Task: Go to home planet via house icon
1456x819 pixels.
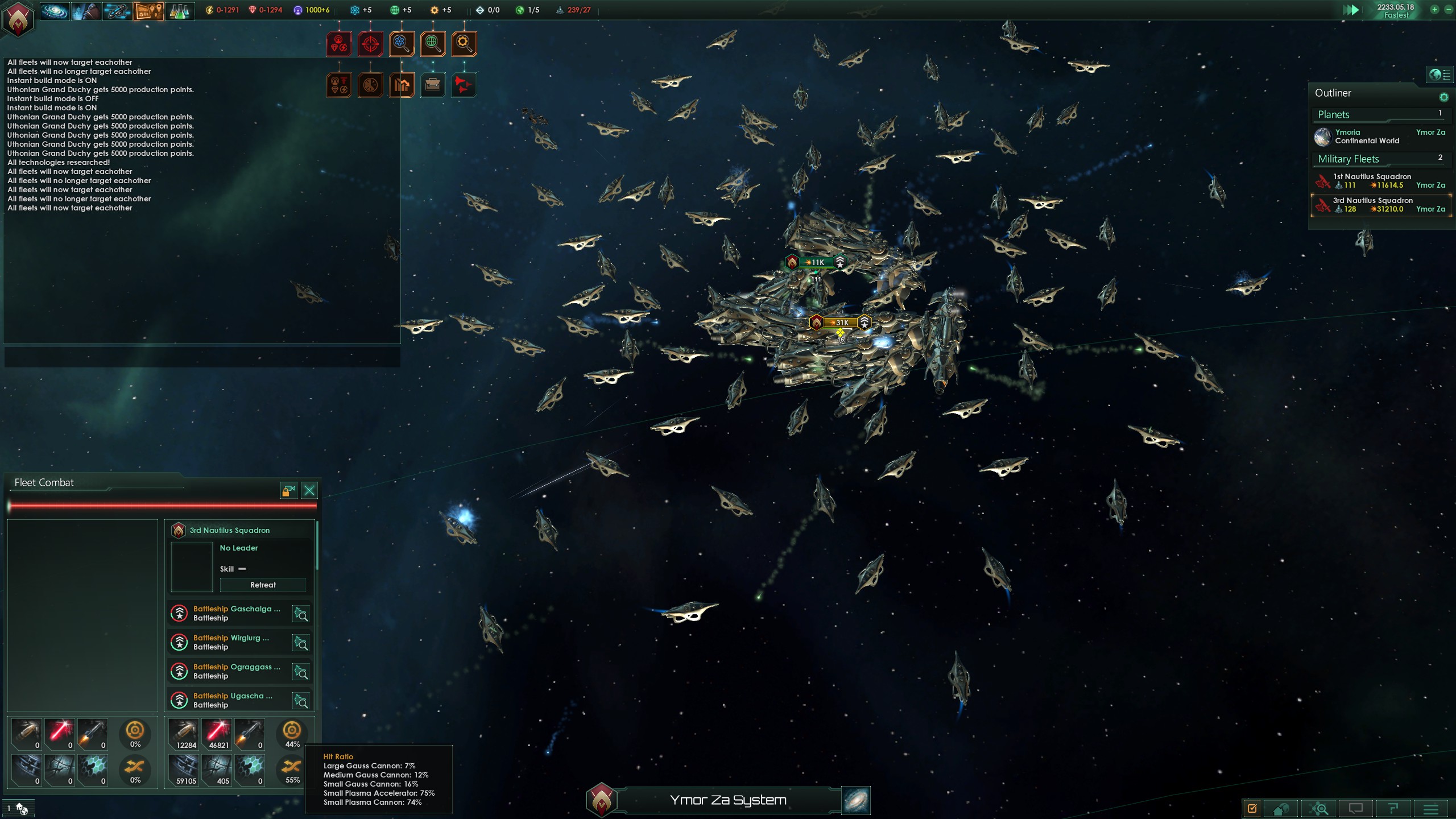Action: (1281, 809)
